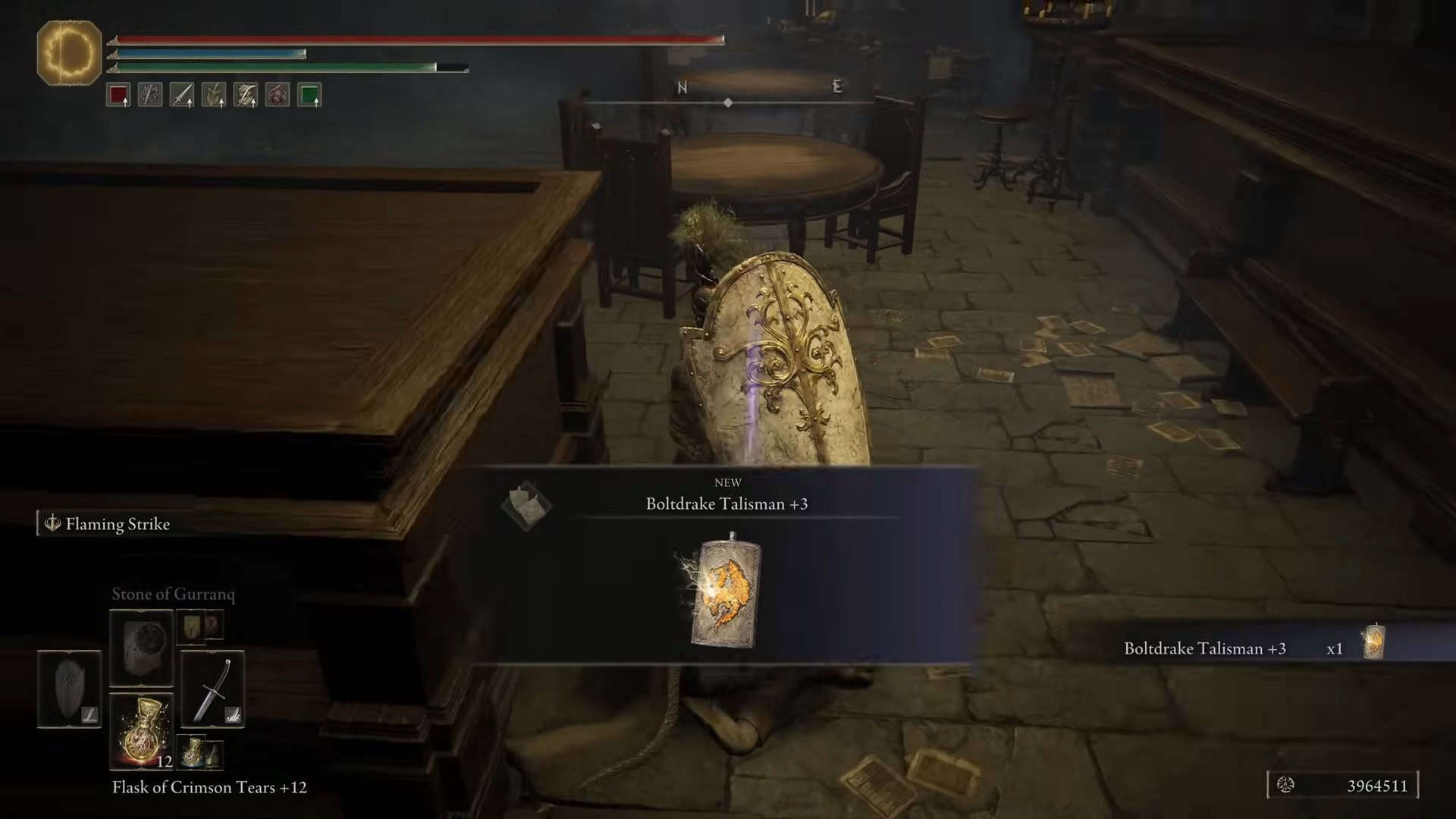
Task: Click the sword status effect icon
Action: pyautogui.click(x=180, y=95)
